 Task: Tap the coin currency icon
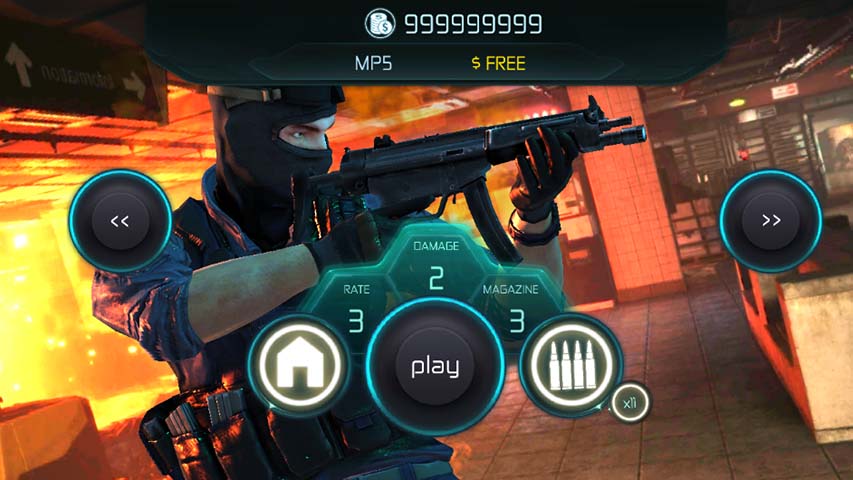[x=379, y=23]
